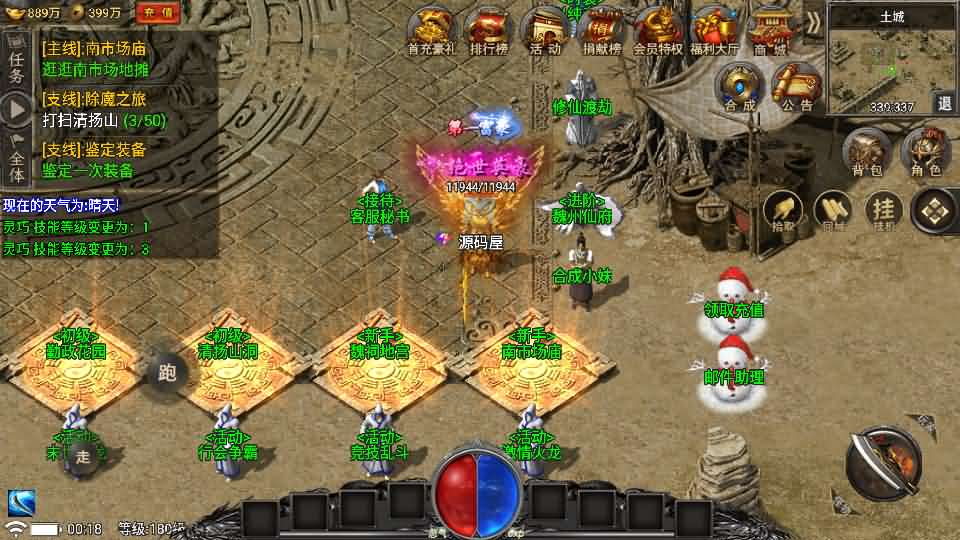The width and height of the screenshot is (960, 540).
Task: Select the 任务 quest tab
Action: (16, 60)
